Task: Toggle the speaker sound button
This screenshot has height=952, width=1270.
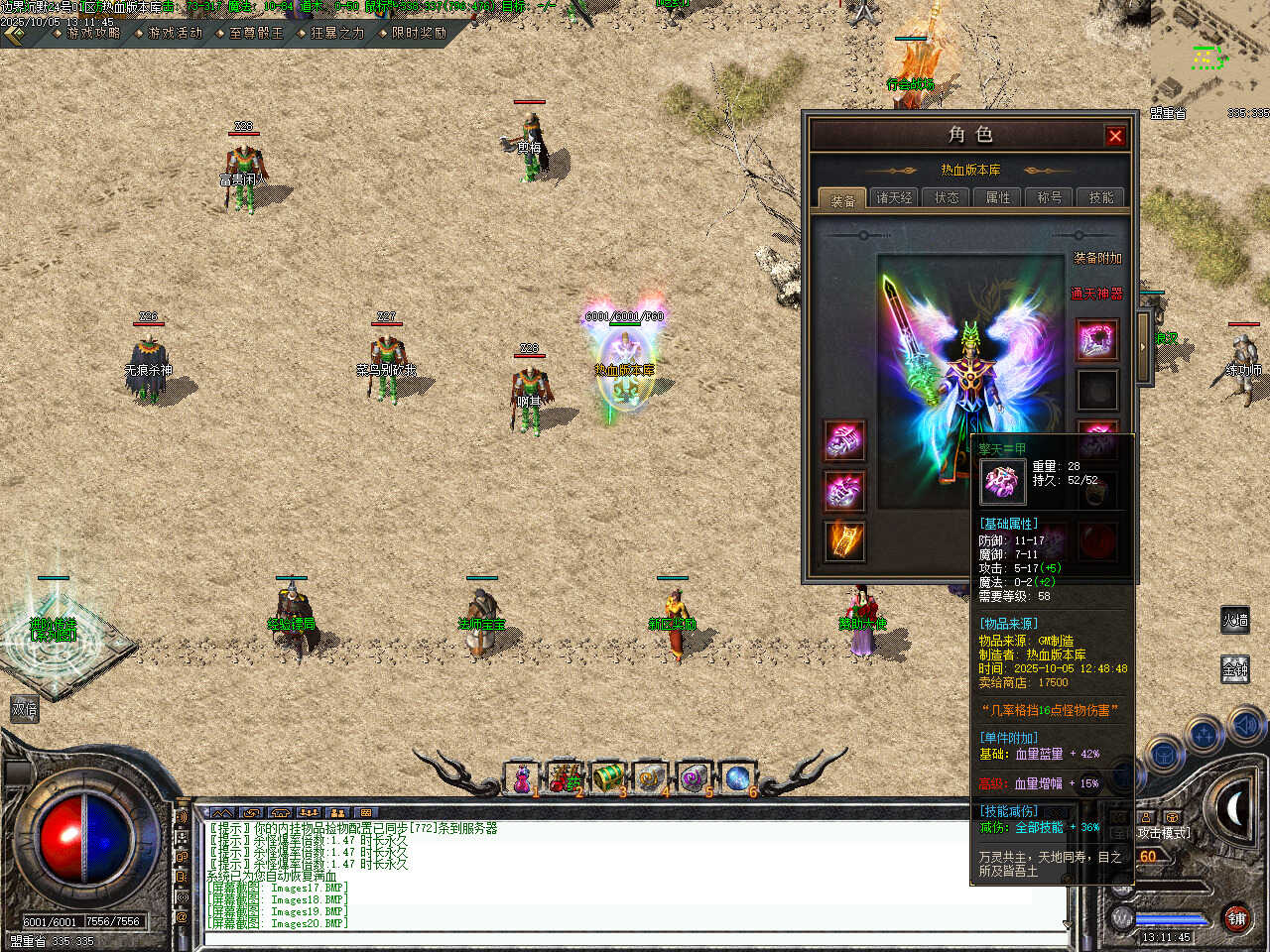Action: click(1244, 727)
